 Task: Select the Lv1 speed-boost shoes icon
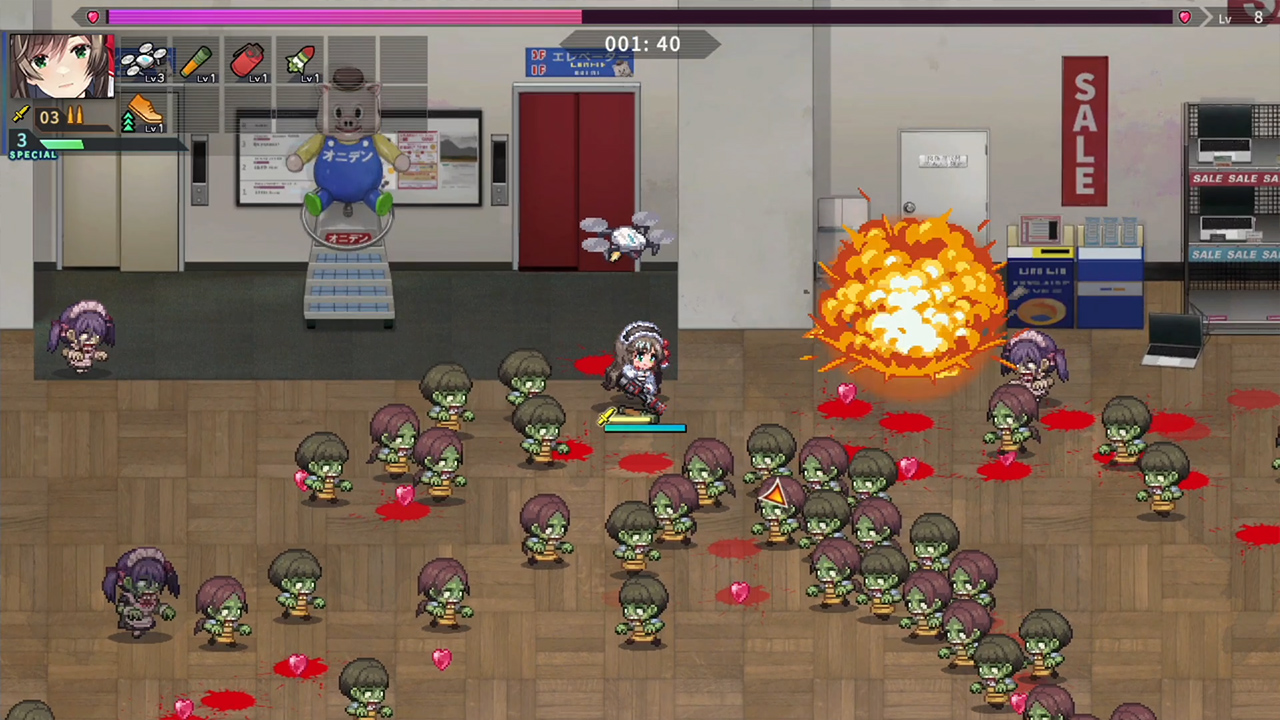(x=143, y=110)
